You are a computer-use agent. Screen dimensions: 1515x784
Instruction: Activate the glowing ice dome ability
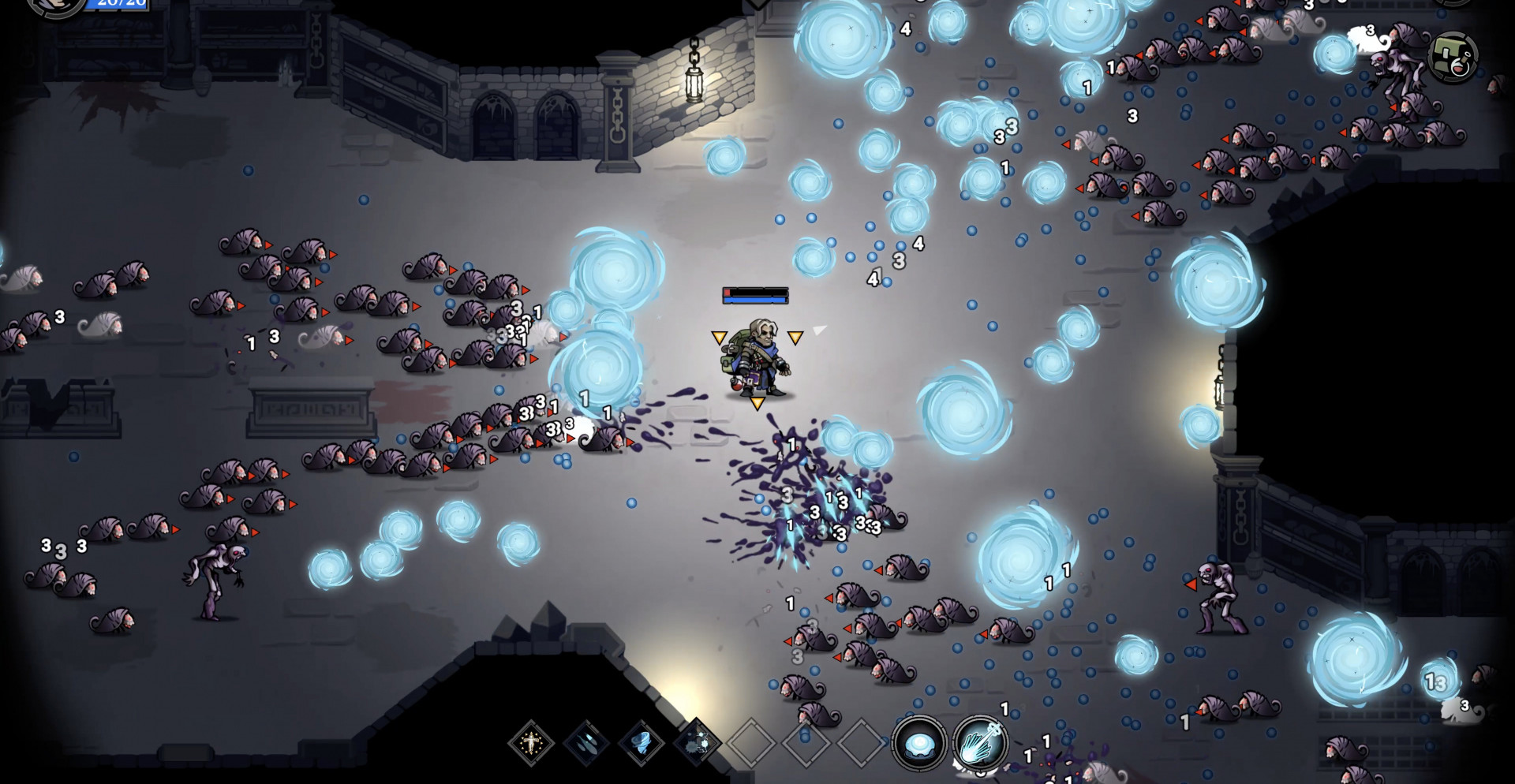pos(919,743)
